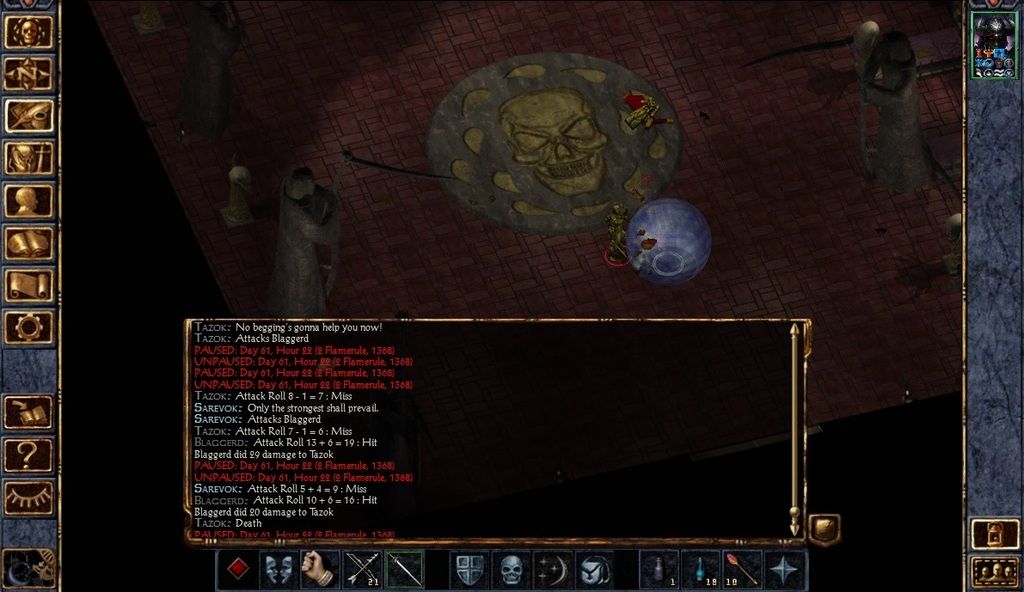This screenshot has width=1024, height=592.
Task: Select the character portrait in party panel
Action: click(993, 46)
